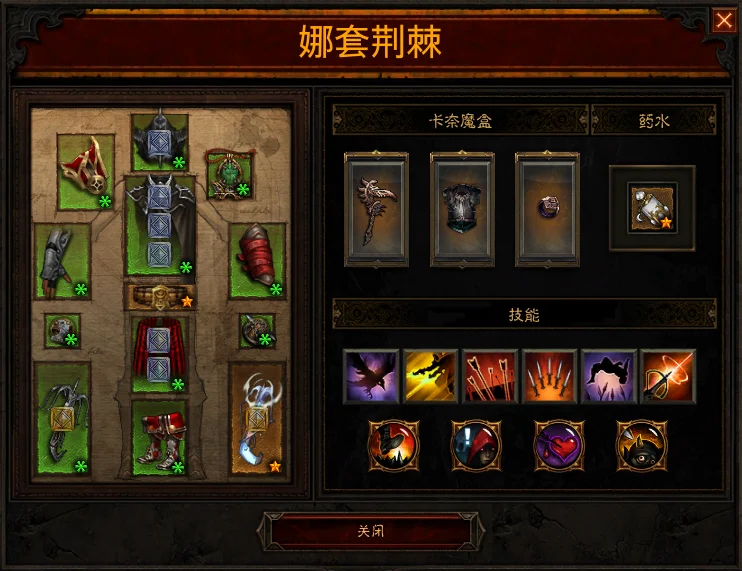This screenshot has height=571, width=742.
Task: Select the red shoulder armor slot
Action: 85,172
